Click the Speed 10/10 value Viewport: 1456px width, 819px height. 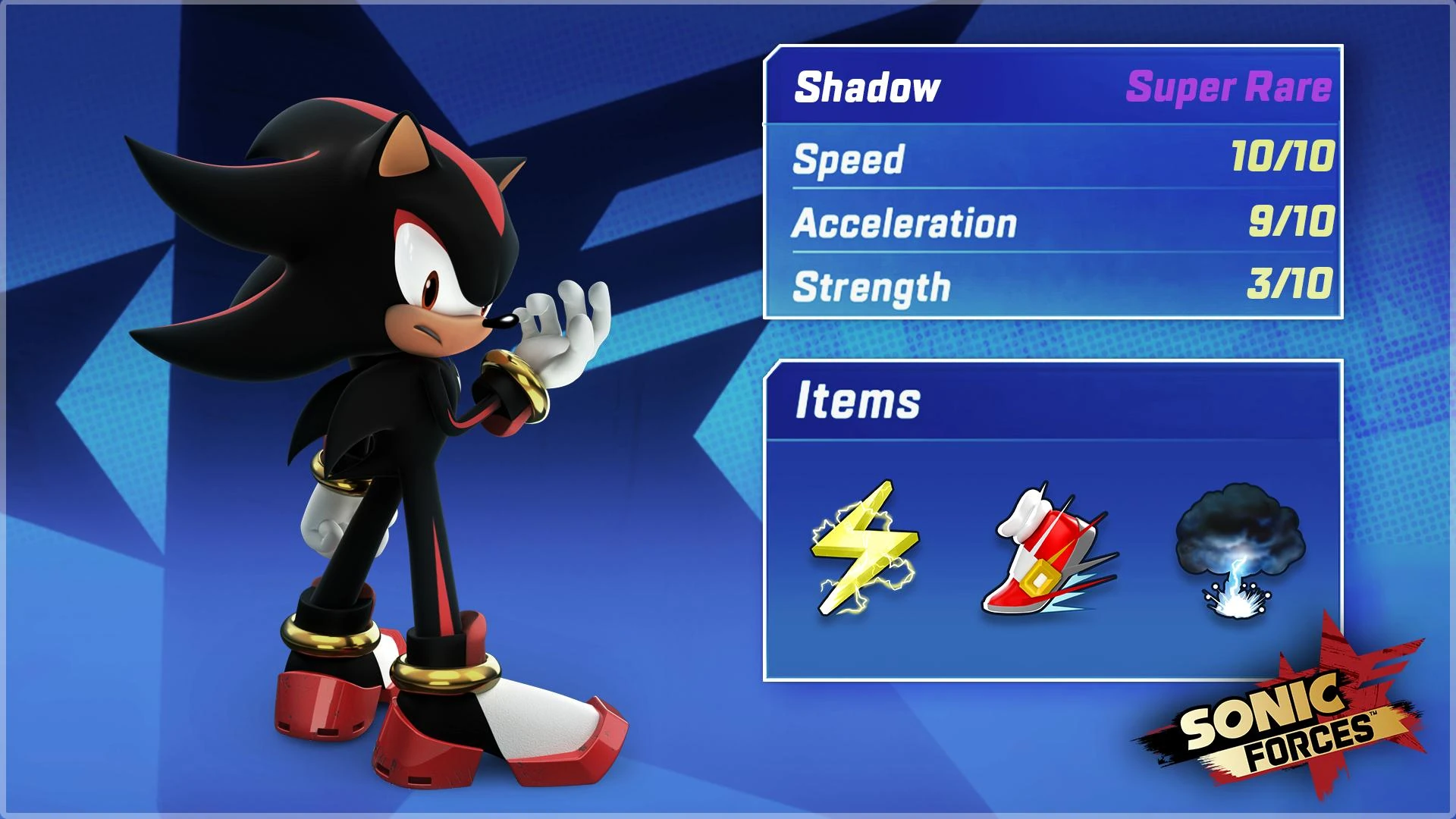(x=1289, y=155)
